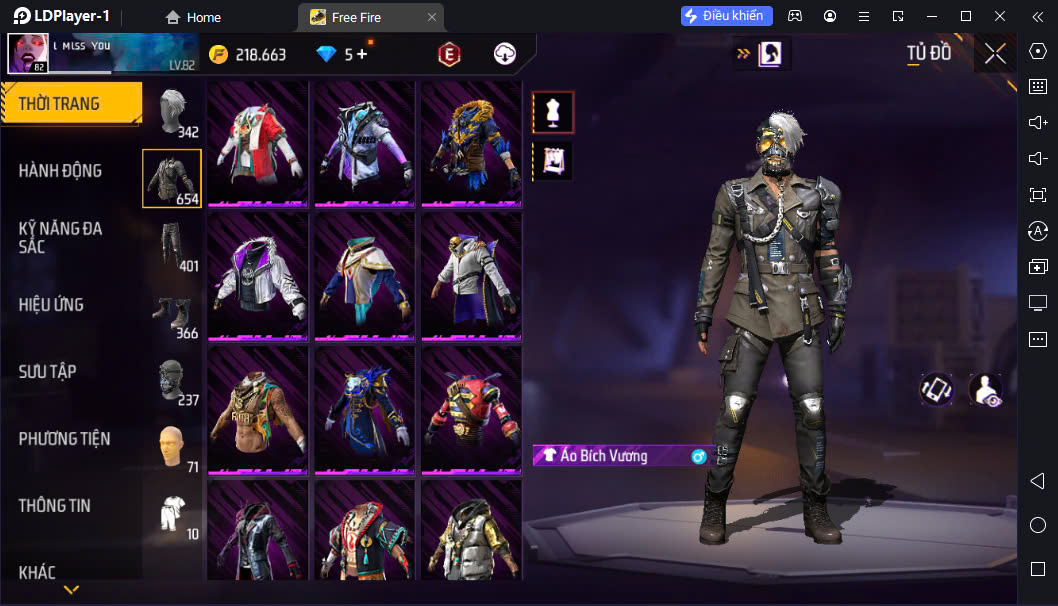Select the mask subcategory showing 237

click(x=173, y=379)
